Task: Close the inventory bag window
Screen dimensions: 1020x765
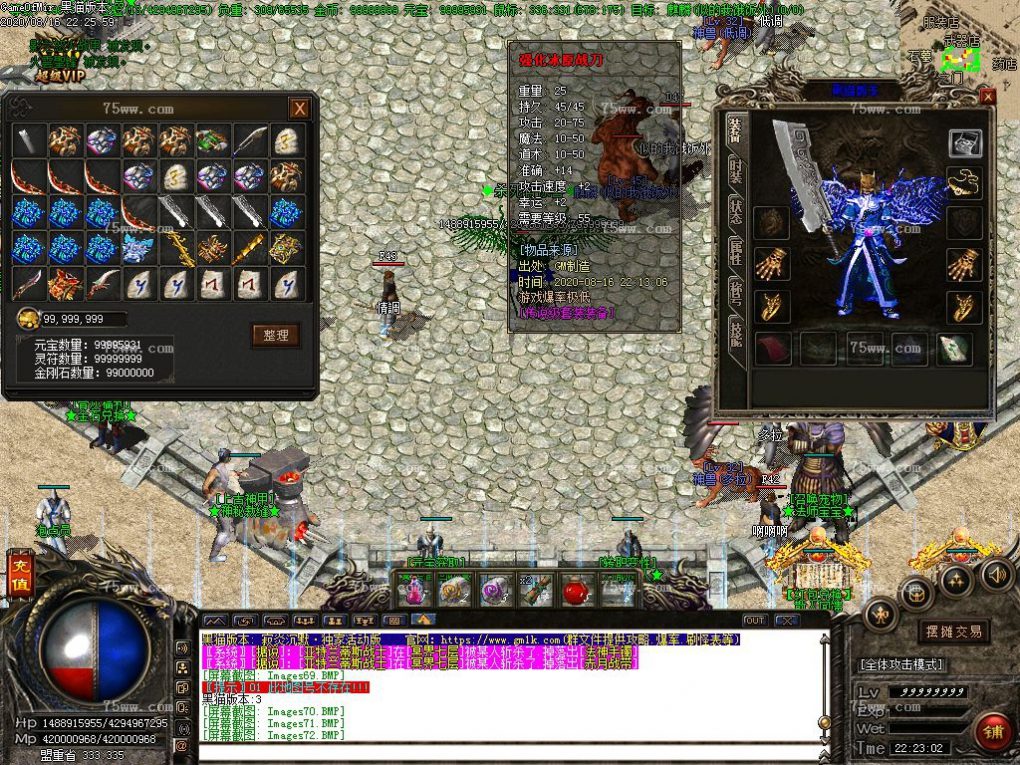Action: pos(299,109)
